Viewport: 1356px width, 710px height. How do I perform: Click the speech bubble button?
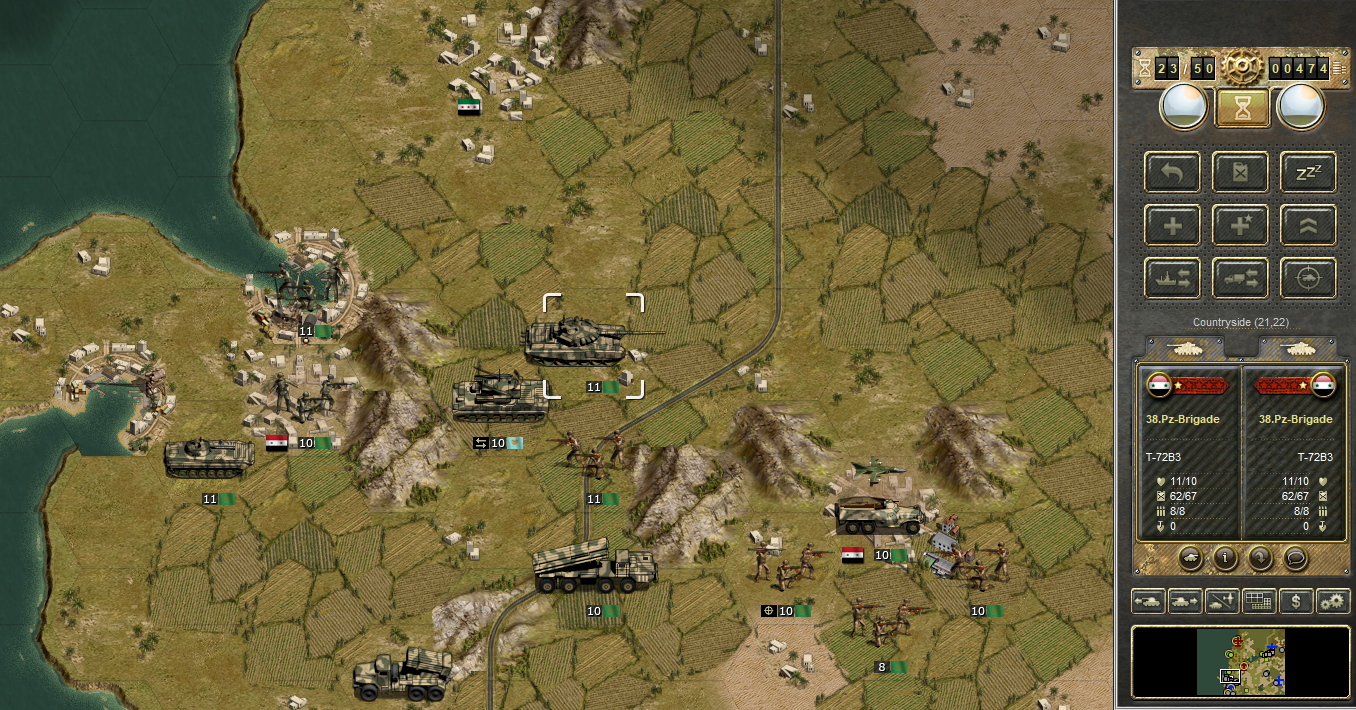[x=1295, y=558]
